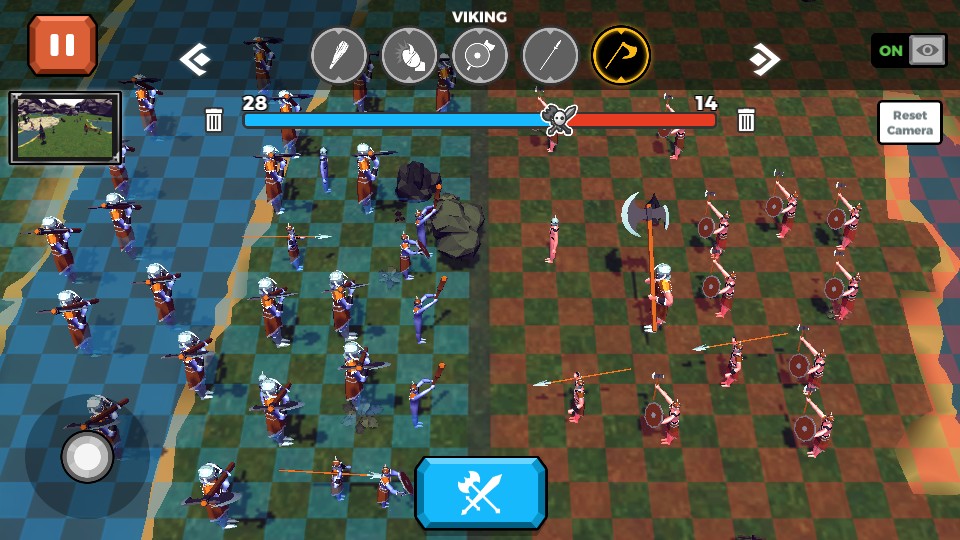Choose the rock thrower unit icon
The width and height of the screenshot is (960, 540).
409,55
